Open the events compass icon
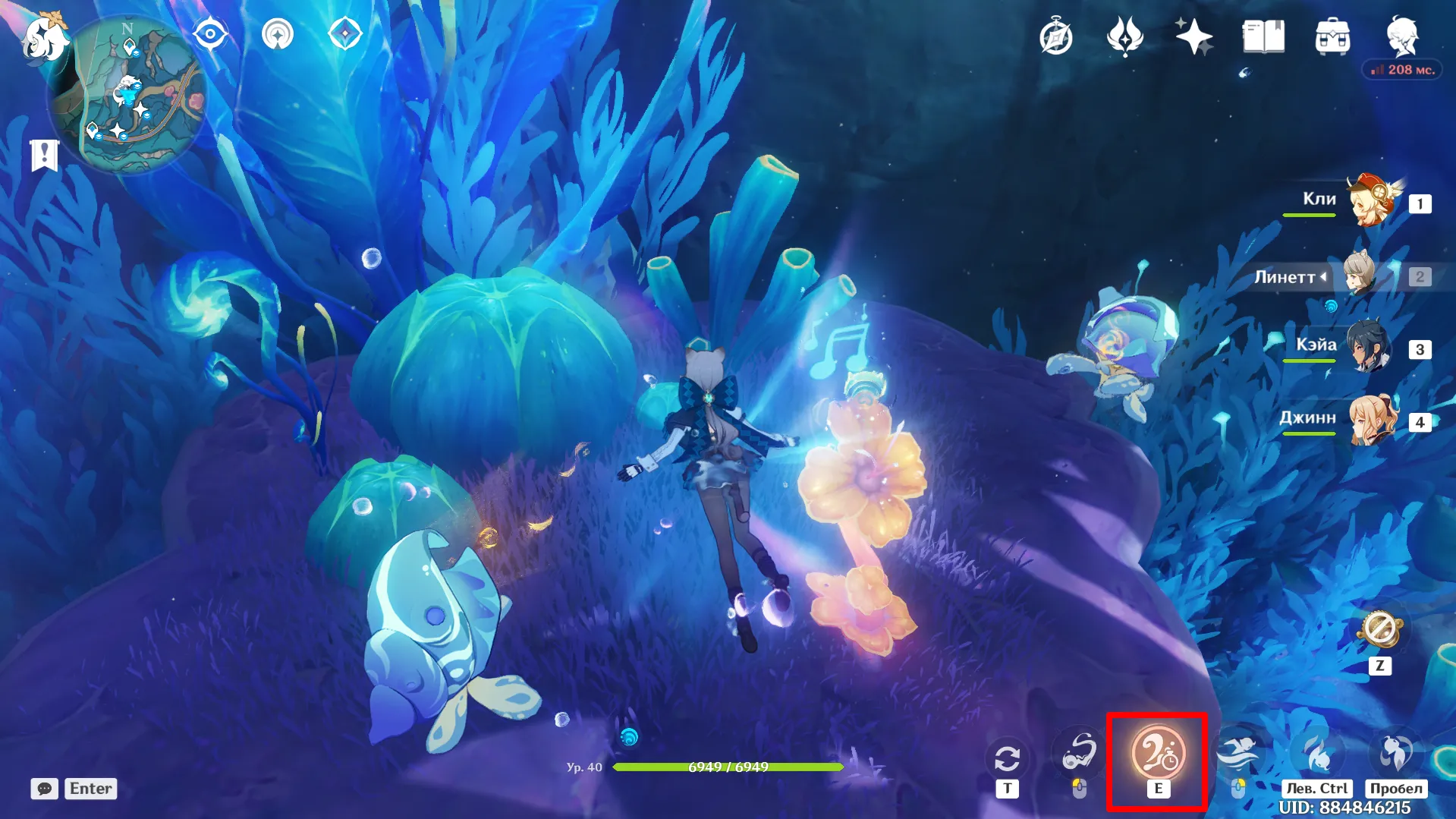This screenshot has width=1456, height=819. tap(1055, 37)
